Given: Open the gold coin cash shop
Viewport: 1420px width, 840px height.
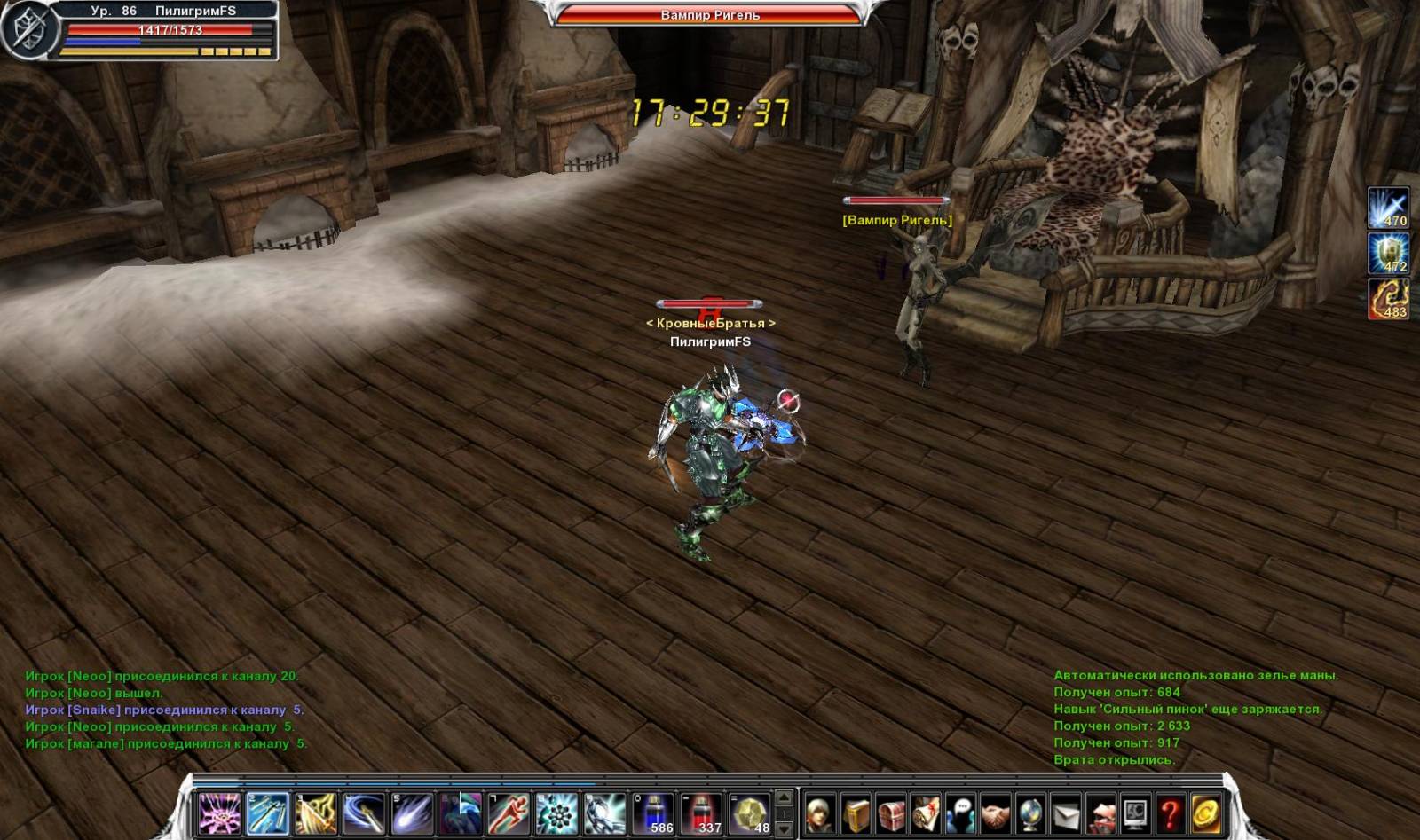Looking at the screenshot, I should (1205, 813).
